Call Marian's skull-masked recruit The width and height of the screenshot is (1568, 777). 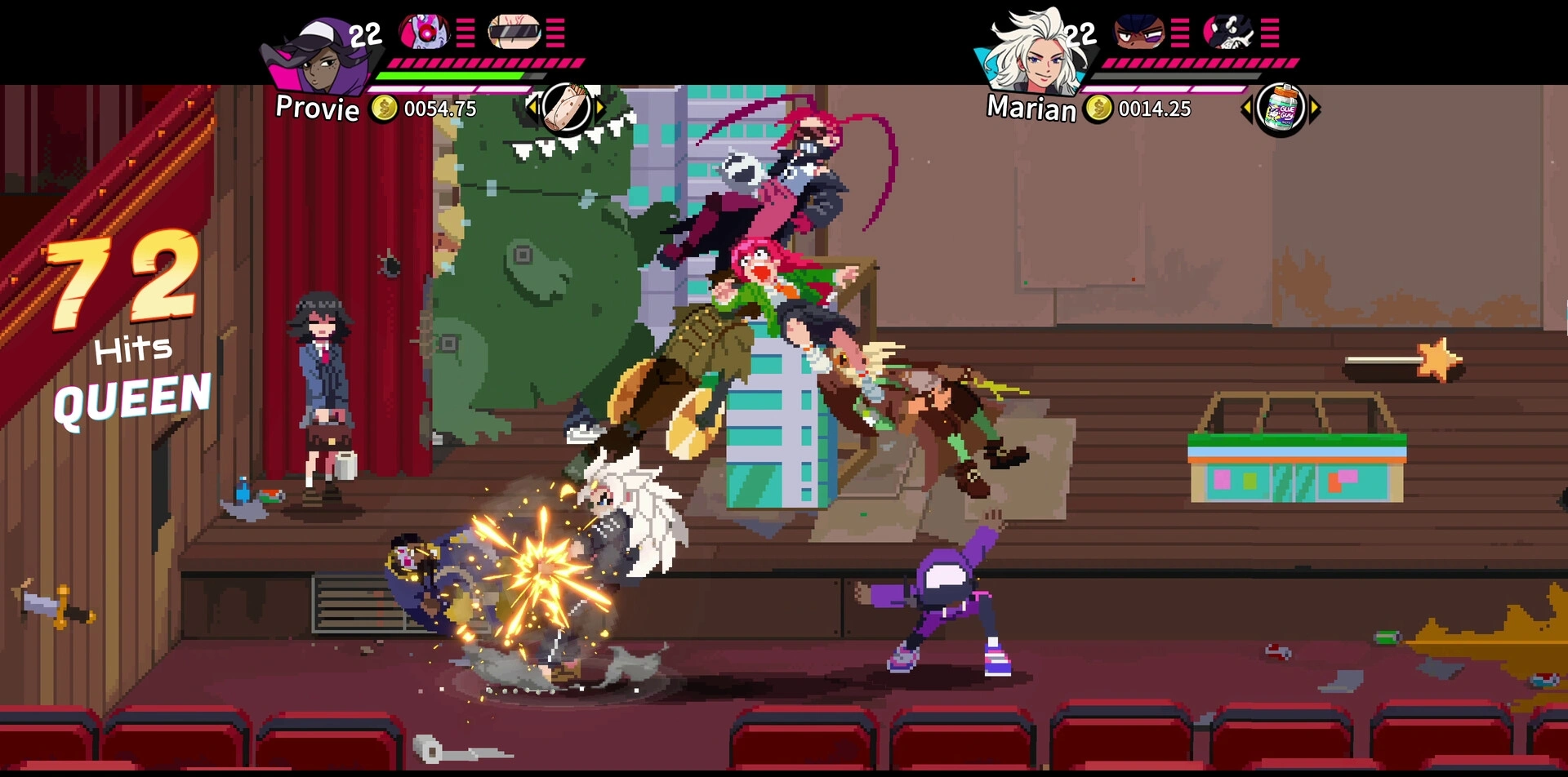1229,32
